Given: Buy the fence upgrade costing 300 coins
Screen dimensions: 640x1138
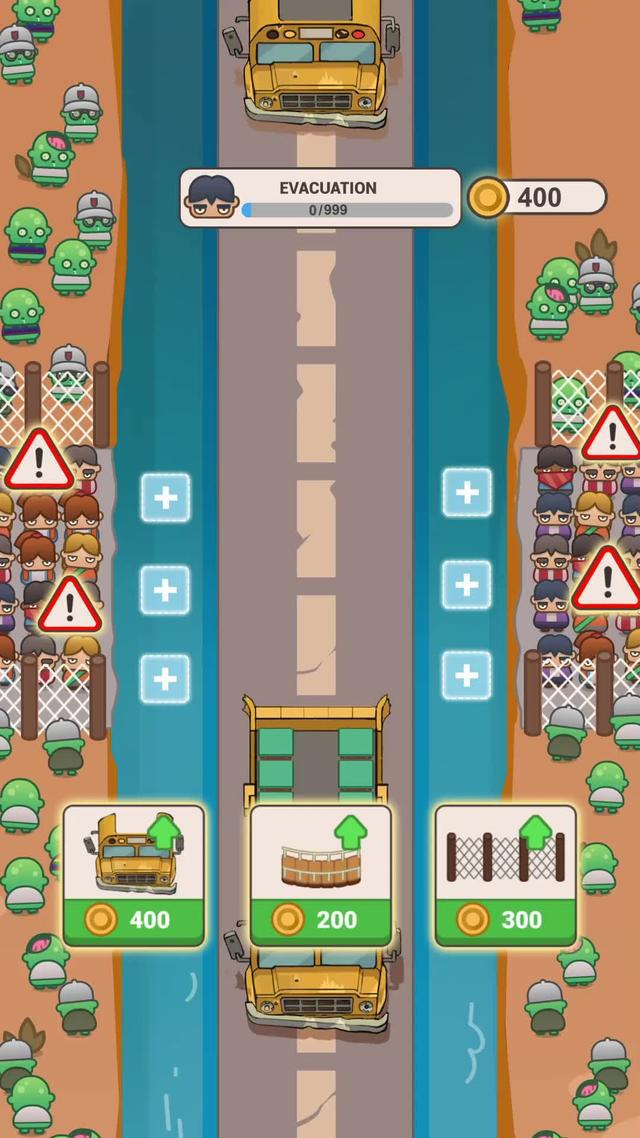Looking at the screenshot, I should 505,875.
